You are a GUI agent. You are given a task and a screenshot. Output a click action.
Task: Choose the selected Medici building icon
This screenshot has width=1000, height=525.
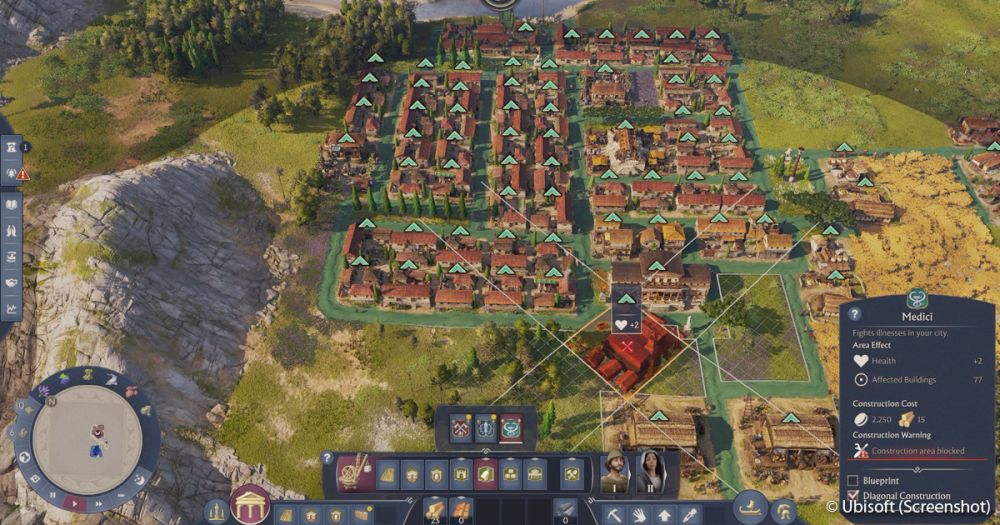pyautogui.click(x=511, y=427)
